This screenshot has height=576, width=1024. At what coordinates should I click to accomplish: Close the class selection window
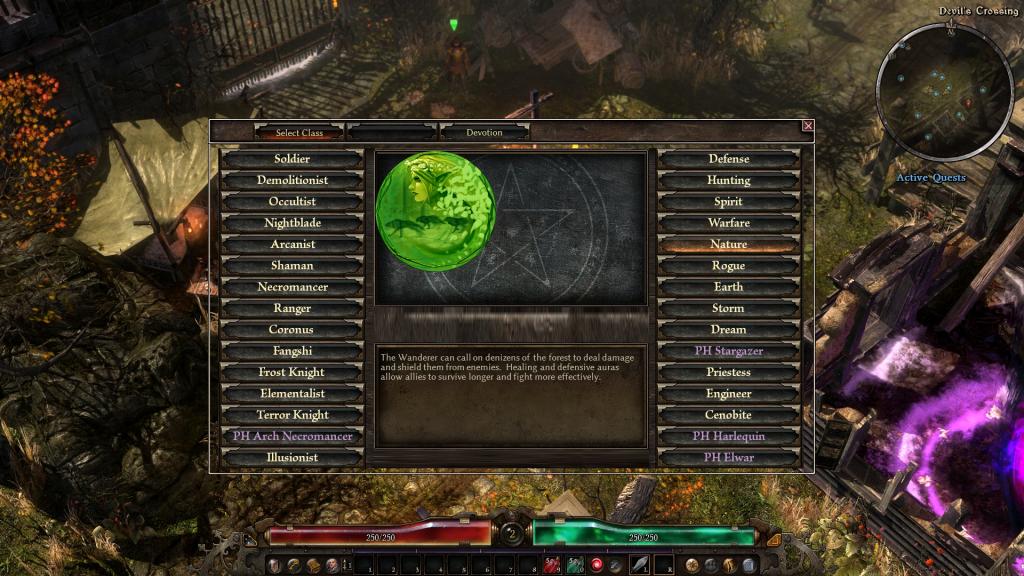click(808, 126)
